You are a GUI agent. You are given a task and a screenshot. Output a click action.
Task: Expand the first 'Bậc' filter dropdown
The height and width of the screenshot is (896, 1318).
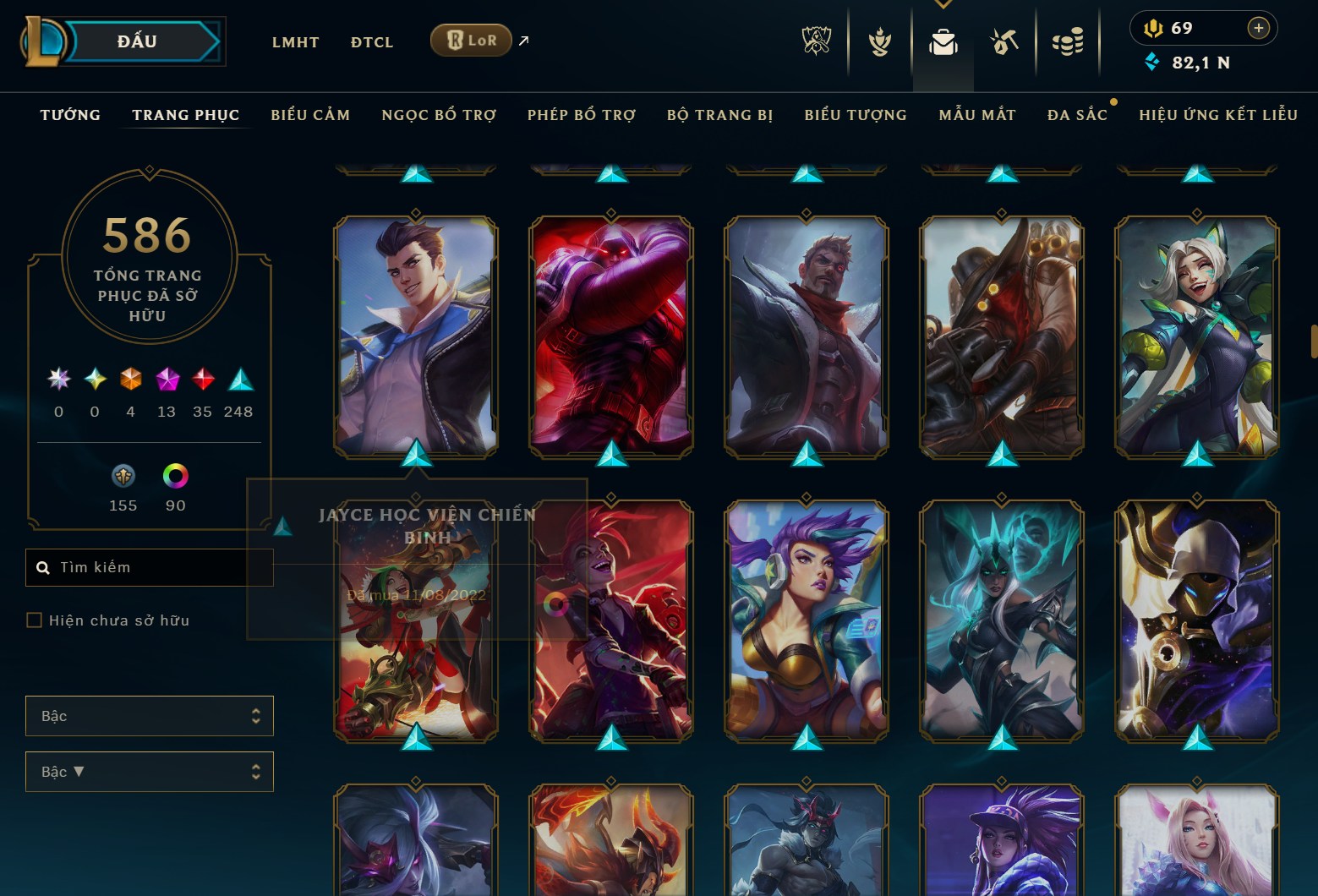(x=149, y=715)
